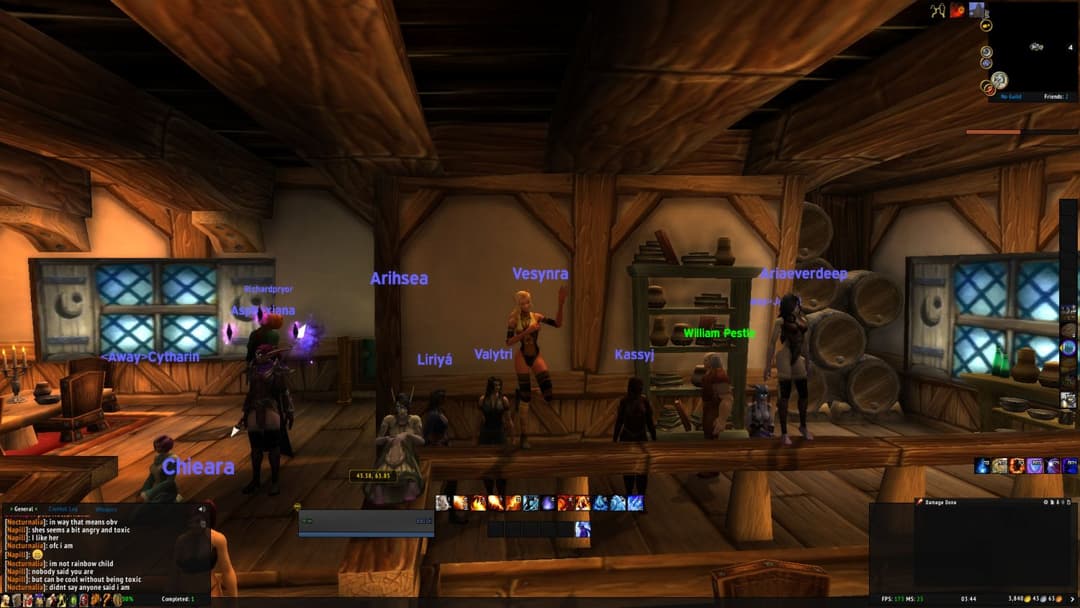Click the lone icon on the lower action bar
This screenshot has height=608, width=1080.
(x=582, y=528)
